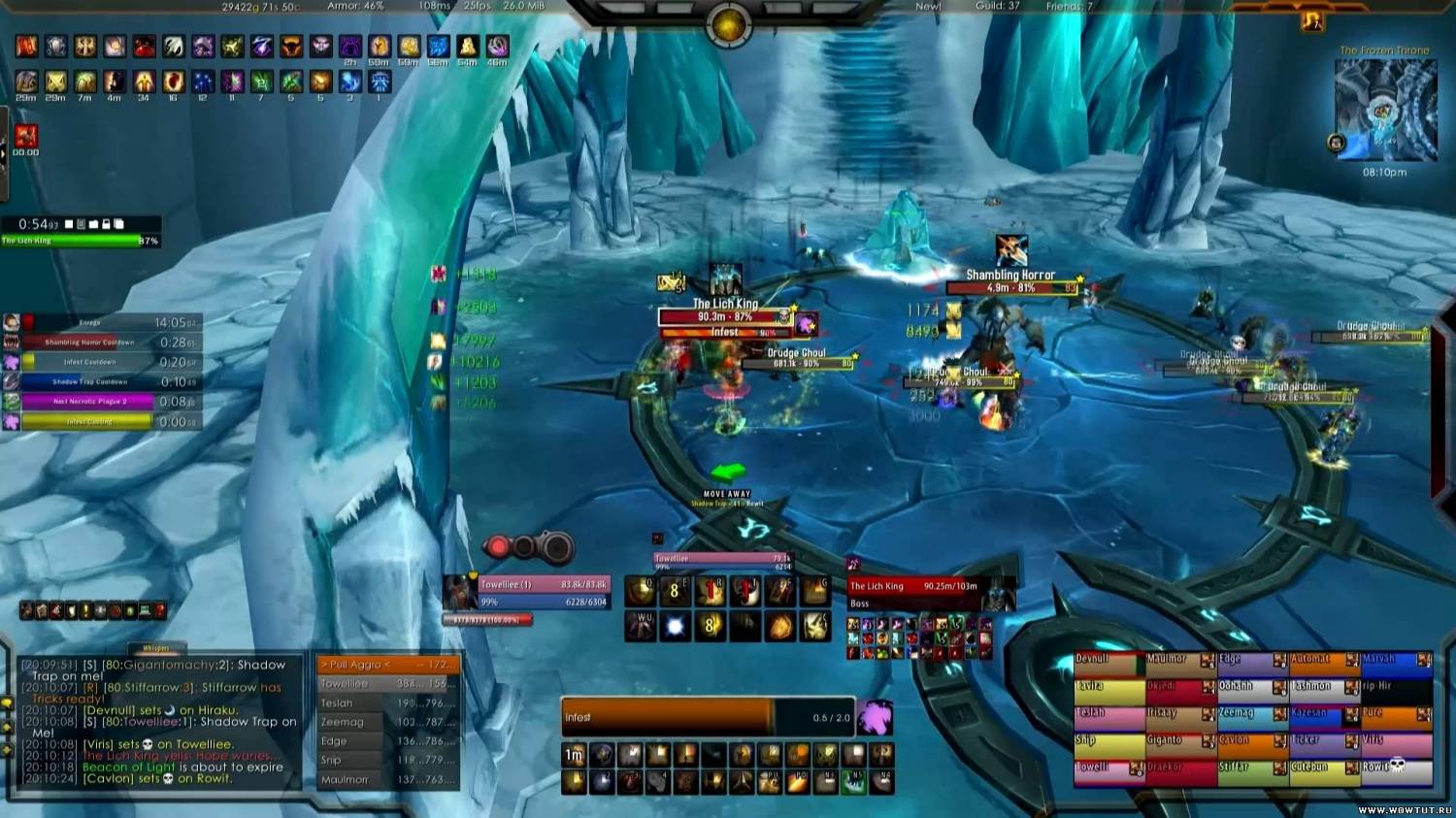Screen dimensions: 1456x818
Task: Toggle the lock icon beside the 0:54 timer
Action: [x=106, y=224]
